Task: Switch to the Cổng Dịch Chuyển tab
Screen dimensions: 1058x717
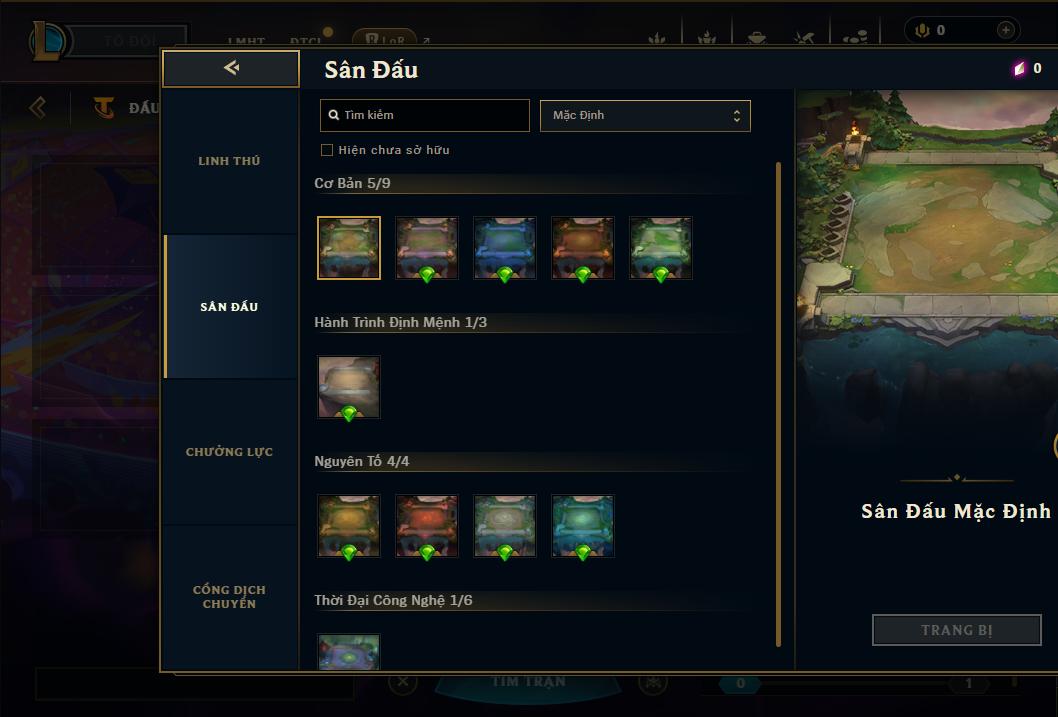Action: point(229,597)
